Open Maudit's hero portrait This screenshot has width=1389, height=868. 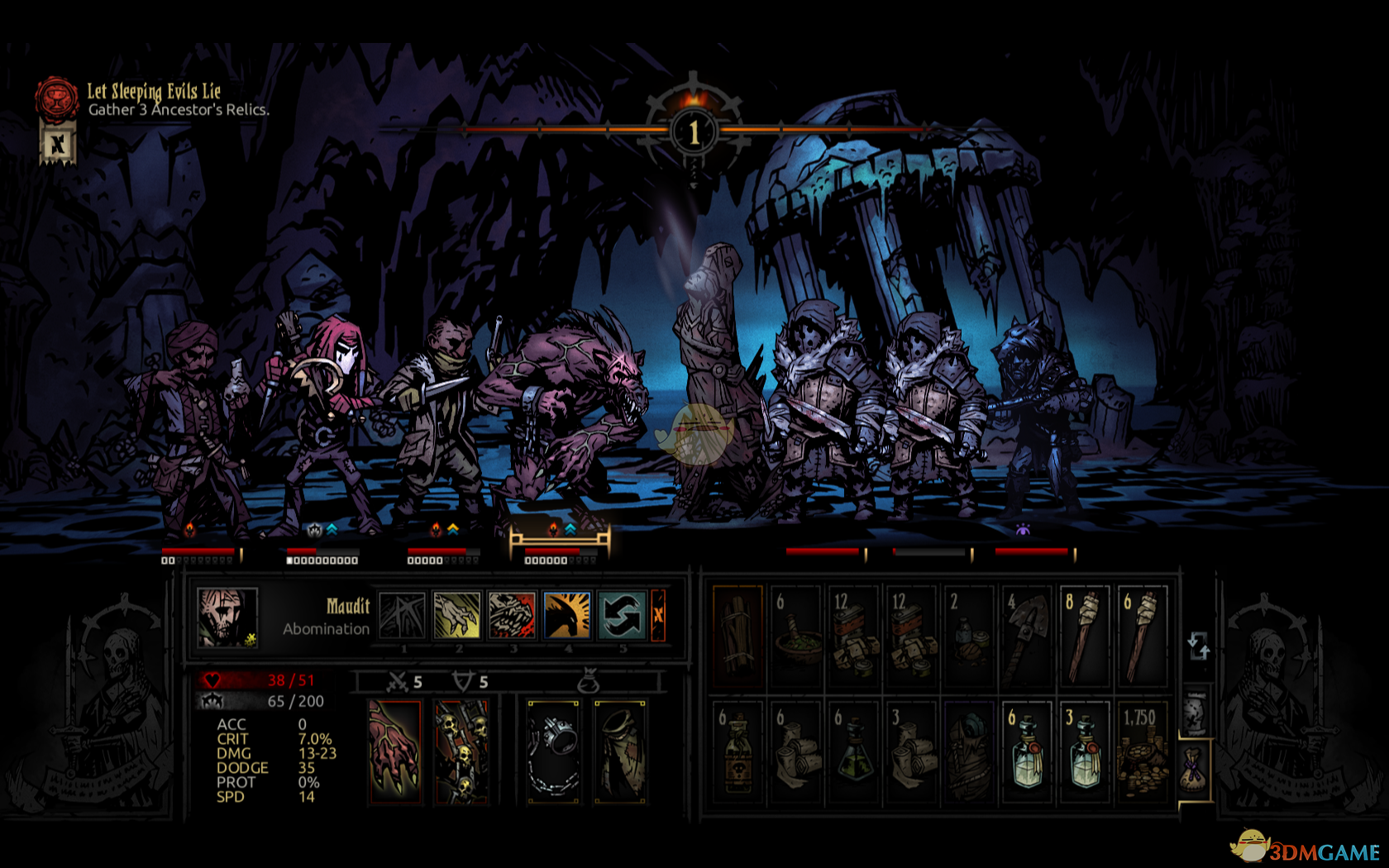pos(227,617)
